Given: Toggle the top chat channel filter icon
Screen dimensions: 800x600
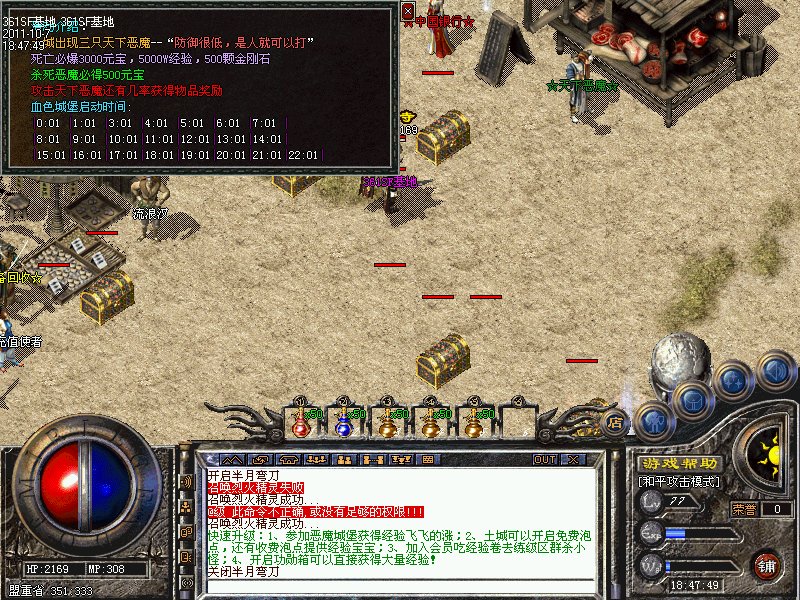Looking at the screenshot, I should (185, 481).
